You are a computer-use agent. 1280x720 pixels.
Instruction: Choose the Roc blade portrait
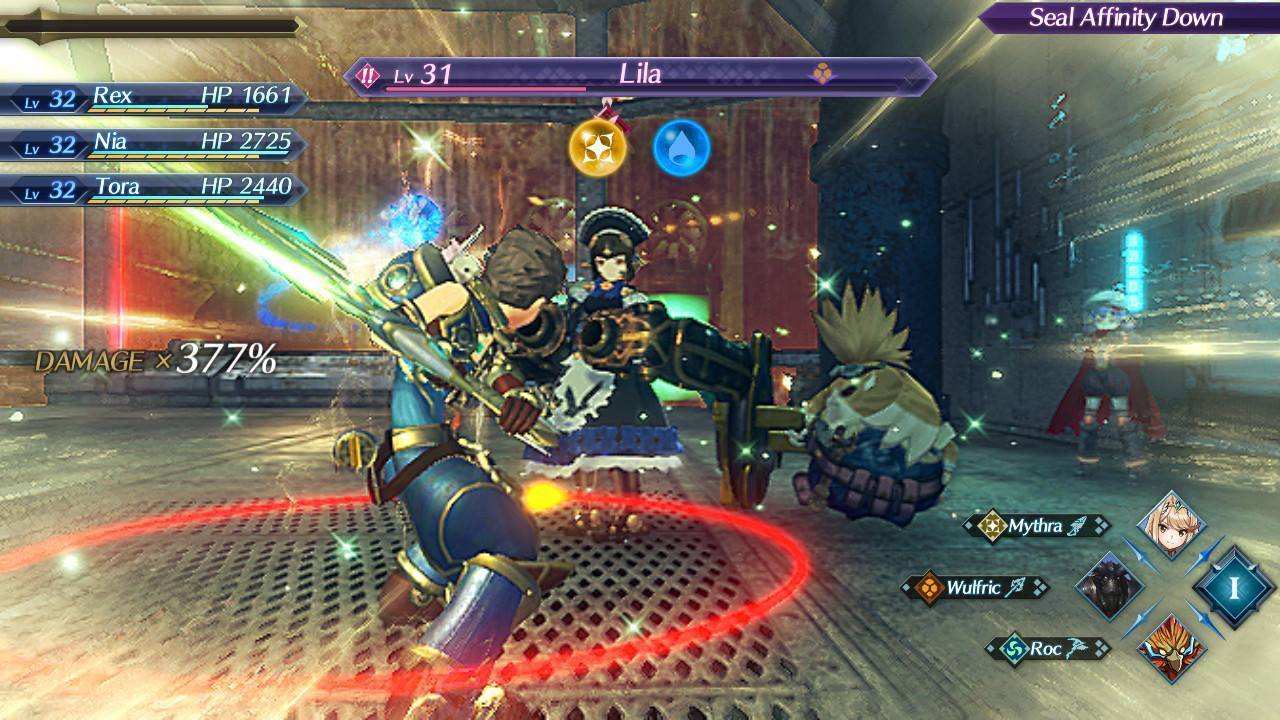[1171, 647]
